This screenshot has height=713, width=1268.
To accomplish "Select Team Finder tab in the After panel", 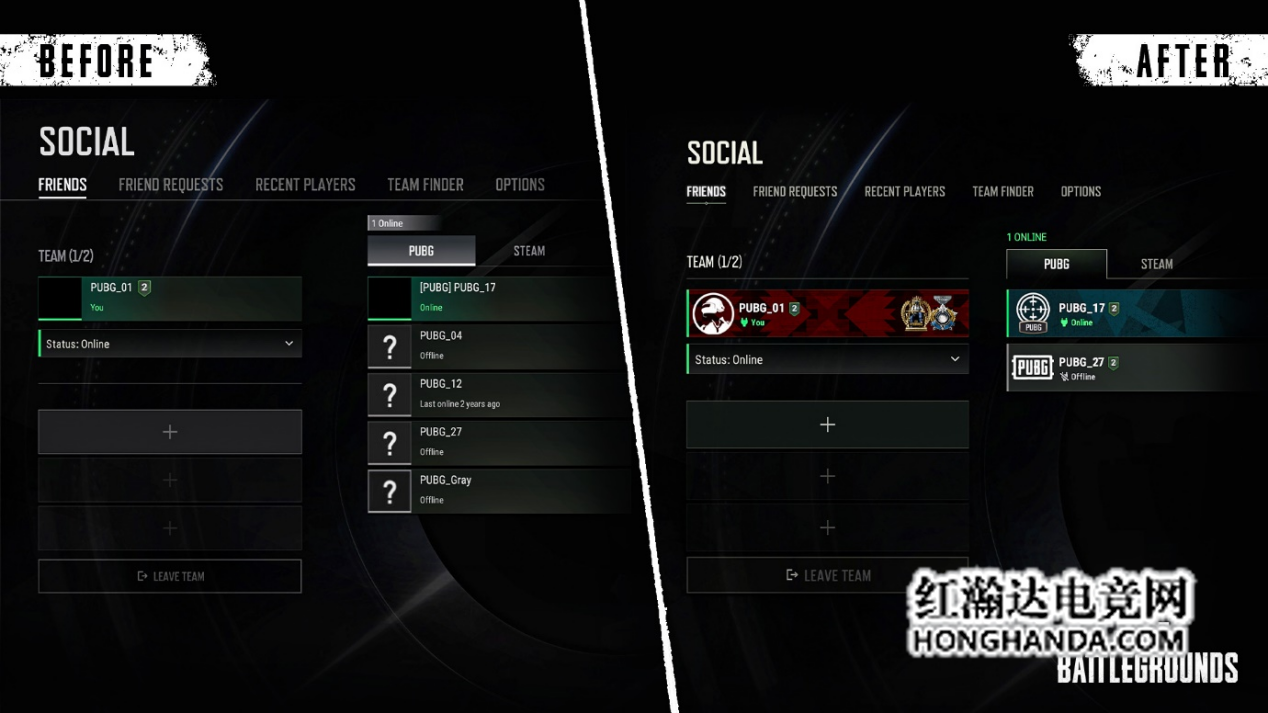I will click(1003, 192).
